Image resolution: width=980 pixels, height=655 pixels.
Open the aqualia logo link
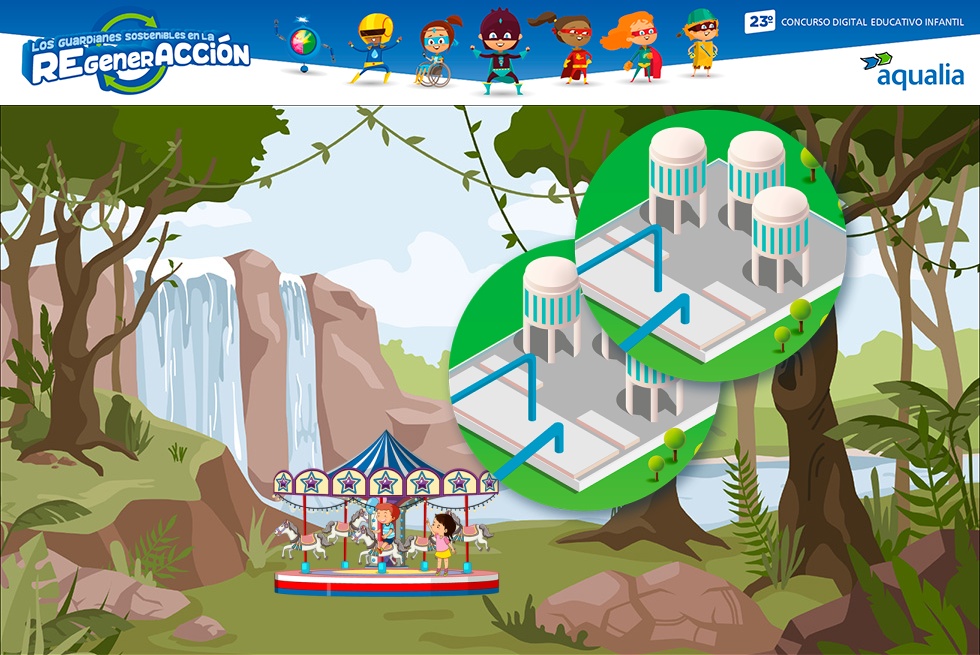click(x=911, y=70)
